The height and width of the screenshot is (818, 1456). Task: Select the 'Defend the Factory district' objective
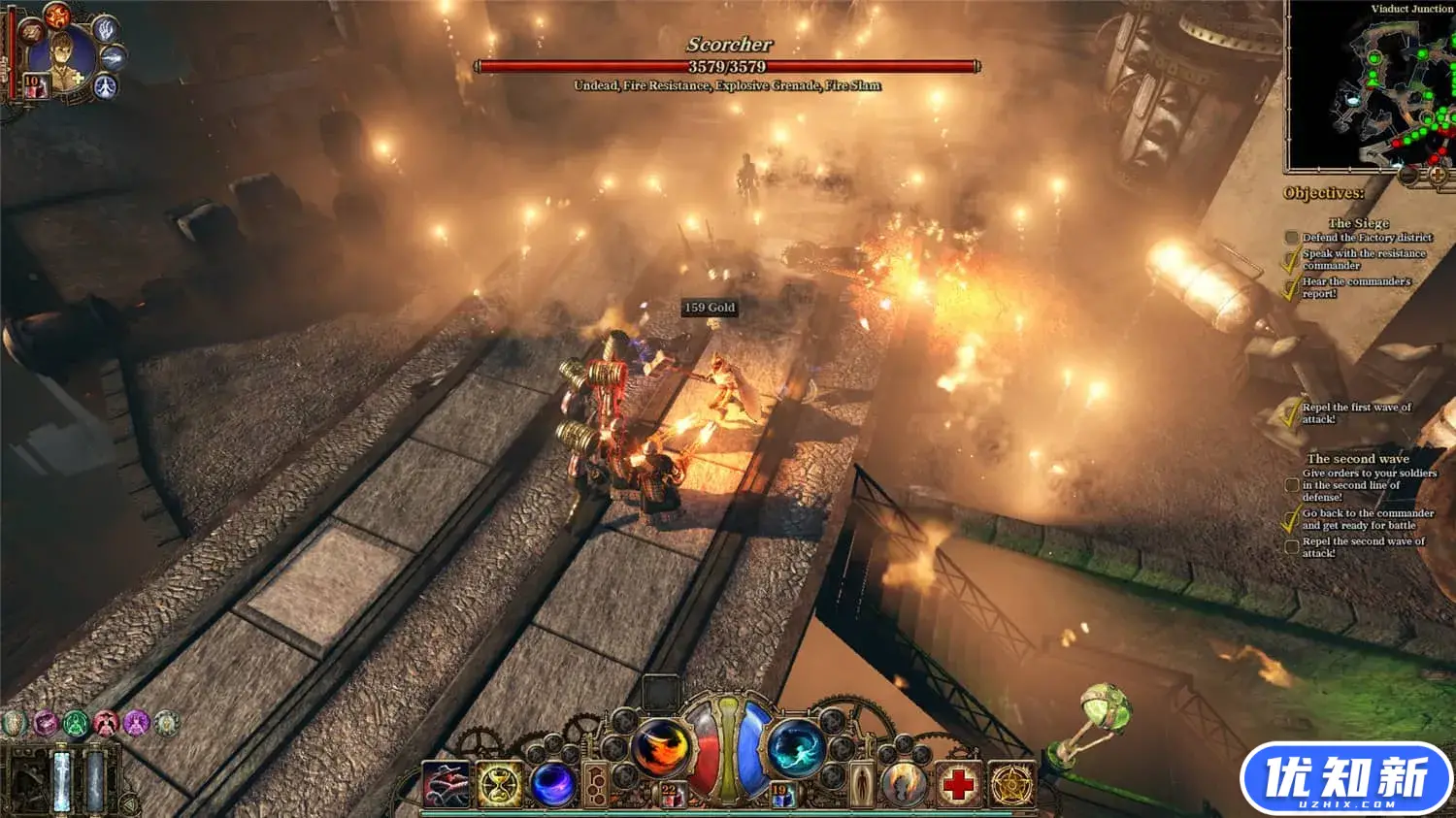point(1367,238)
